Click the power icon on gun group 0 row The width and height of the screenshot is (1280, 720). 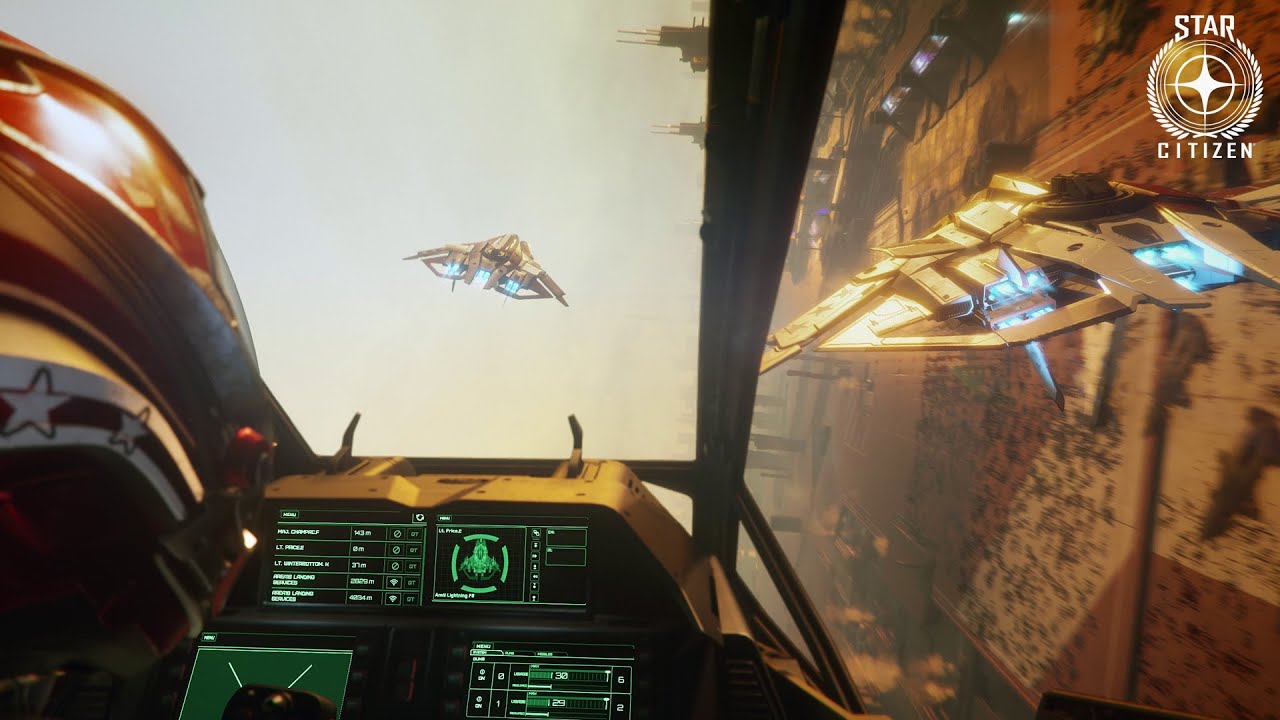point(481,671)
